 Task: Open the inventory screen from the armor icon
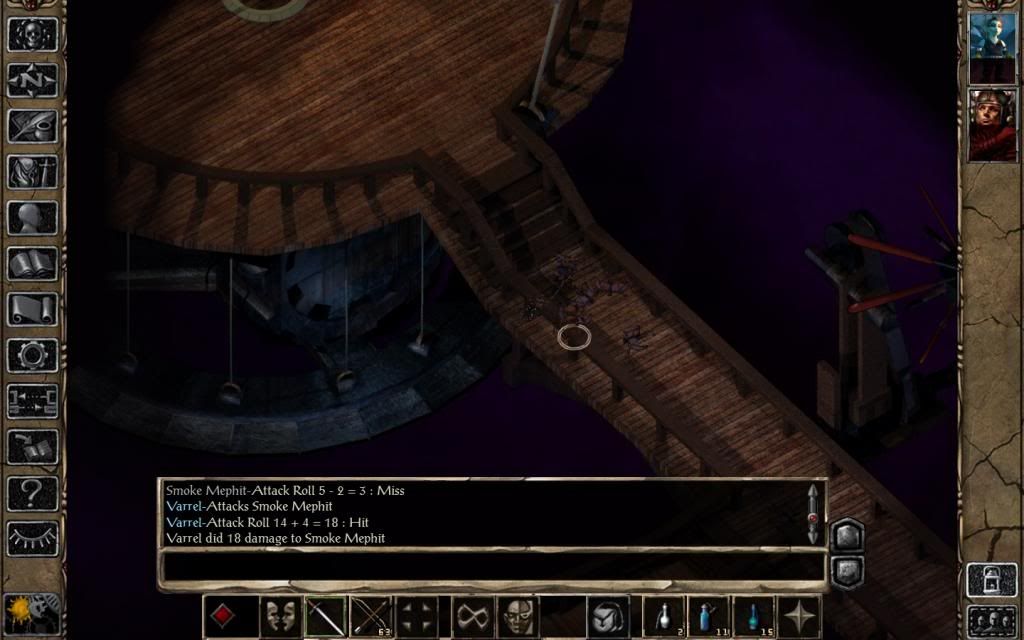(x=32, y=171)
